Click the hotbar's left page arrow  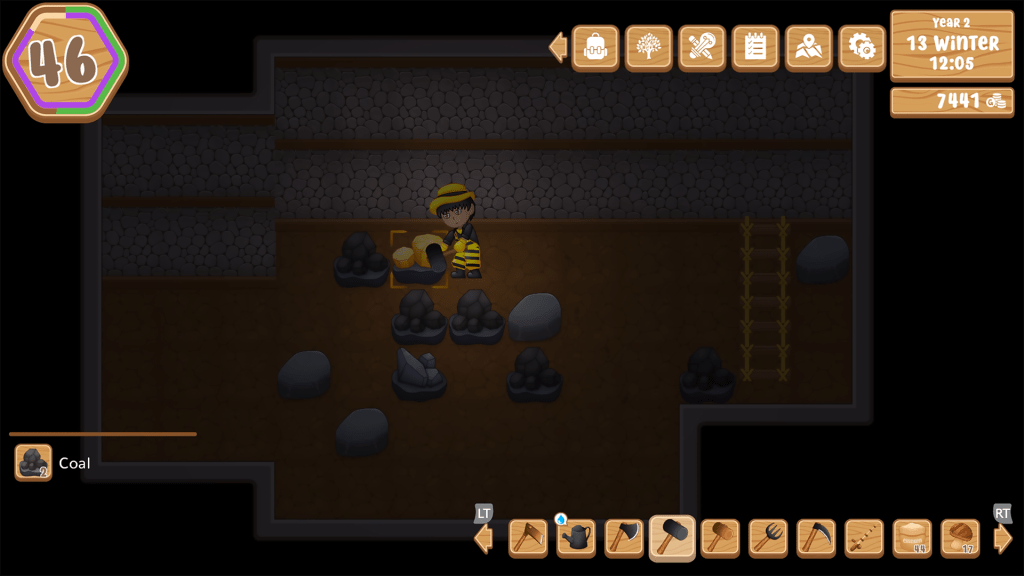(x=484, y=539)
